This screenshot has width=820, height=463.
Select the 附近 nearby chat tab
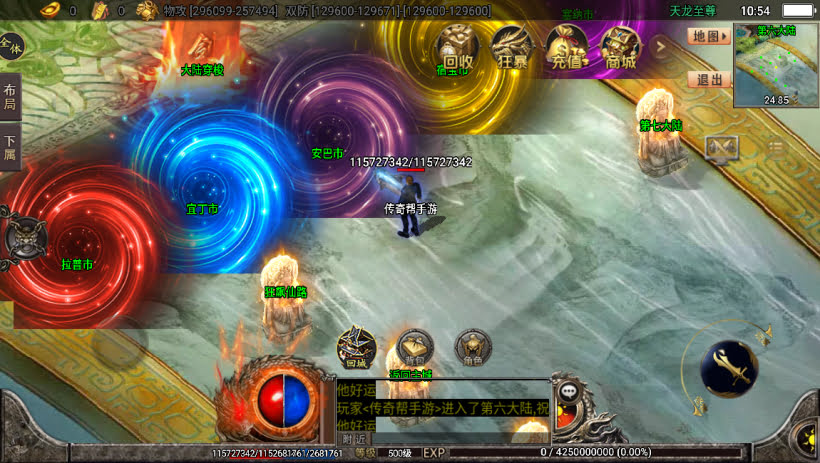(354, 439)
